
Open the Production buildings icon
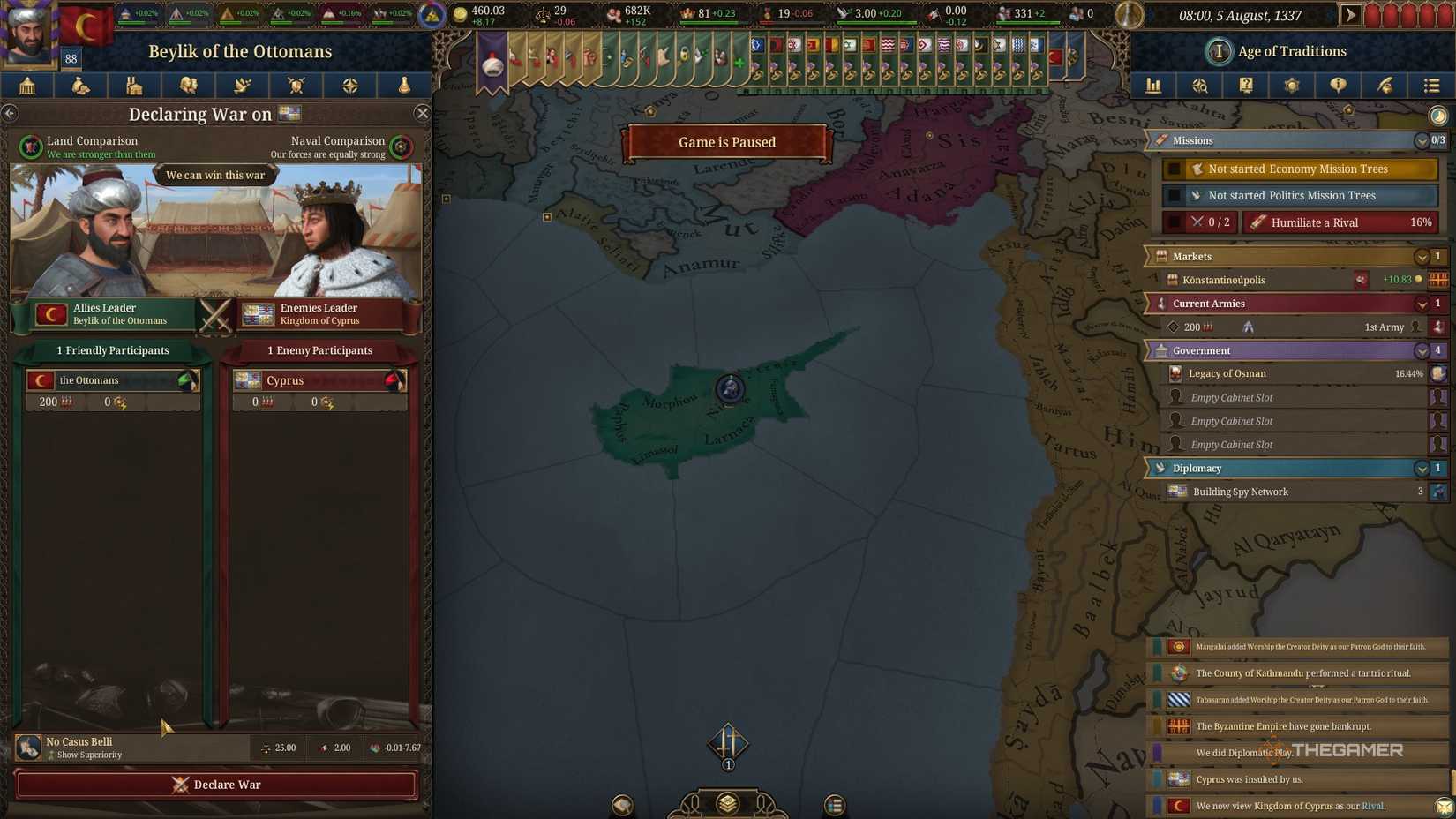pyautogui.click(x=134, y=86)
